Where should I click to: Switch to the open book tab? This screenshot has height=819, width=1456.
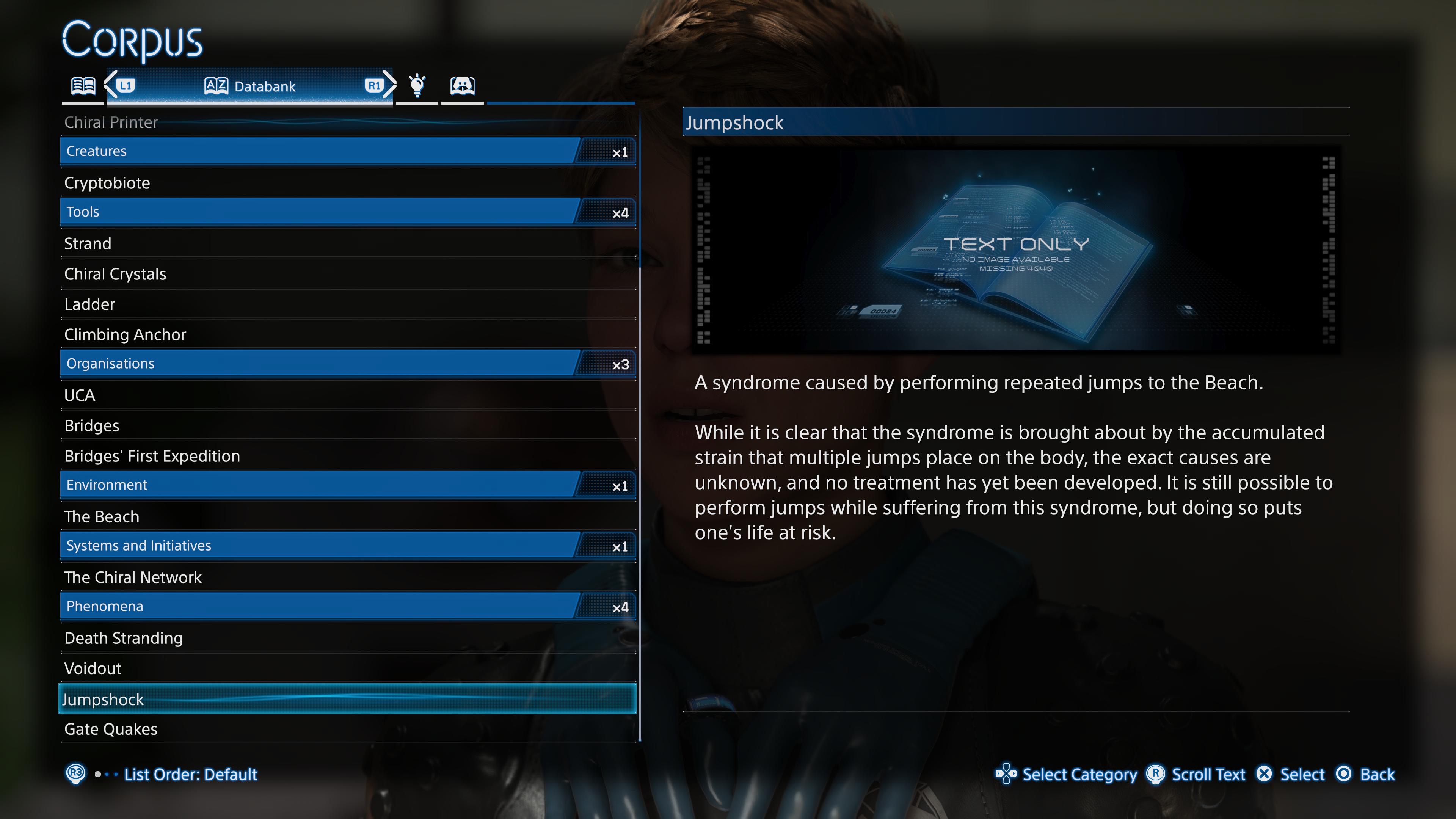(x=83, y=86)
